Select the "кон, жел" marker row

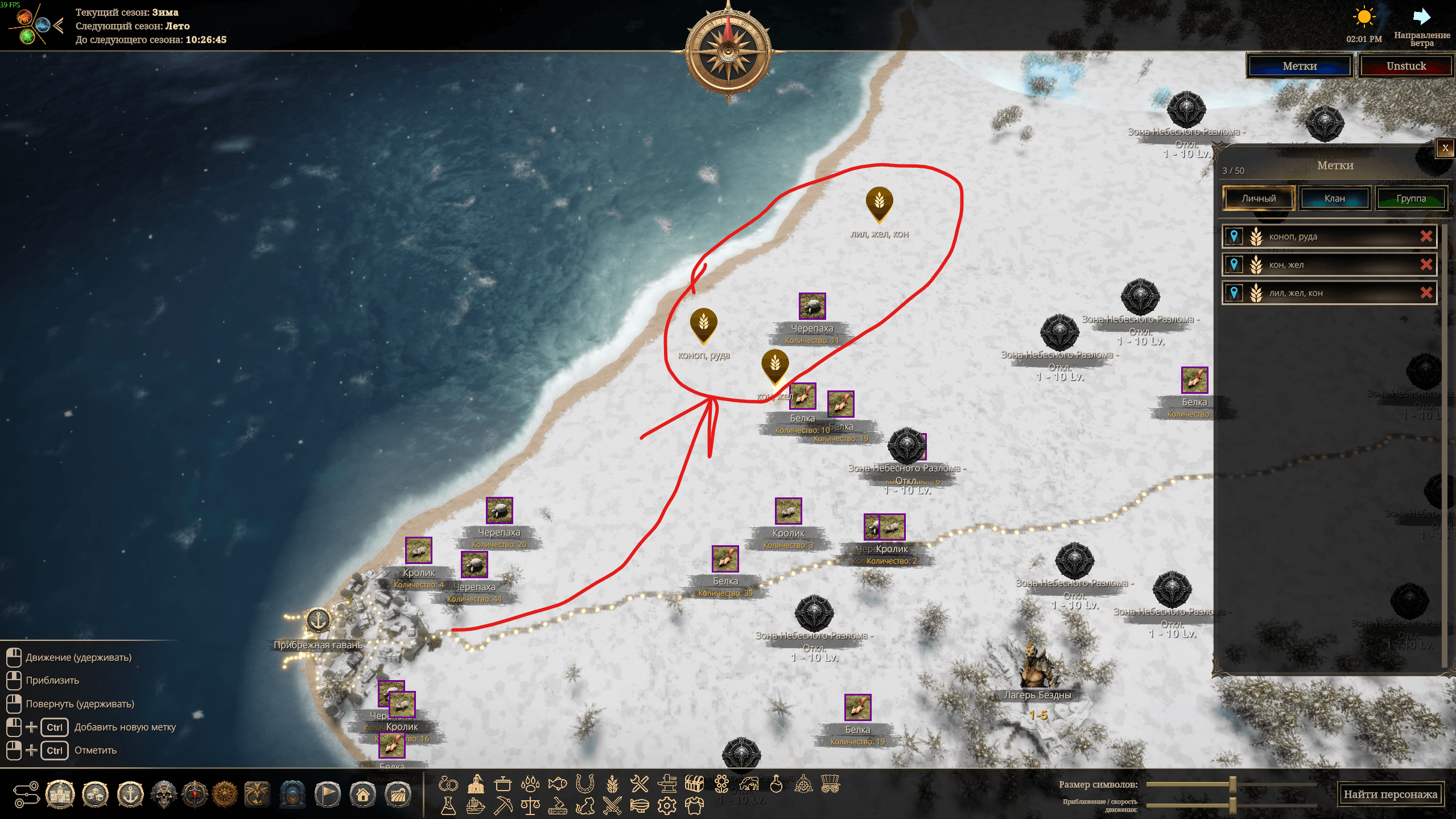(1326, 265)
